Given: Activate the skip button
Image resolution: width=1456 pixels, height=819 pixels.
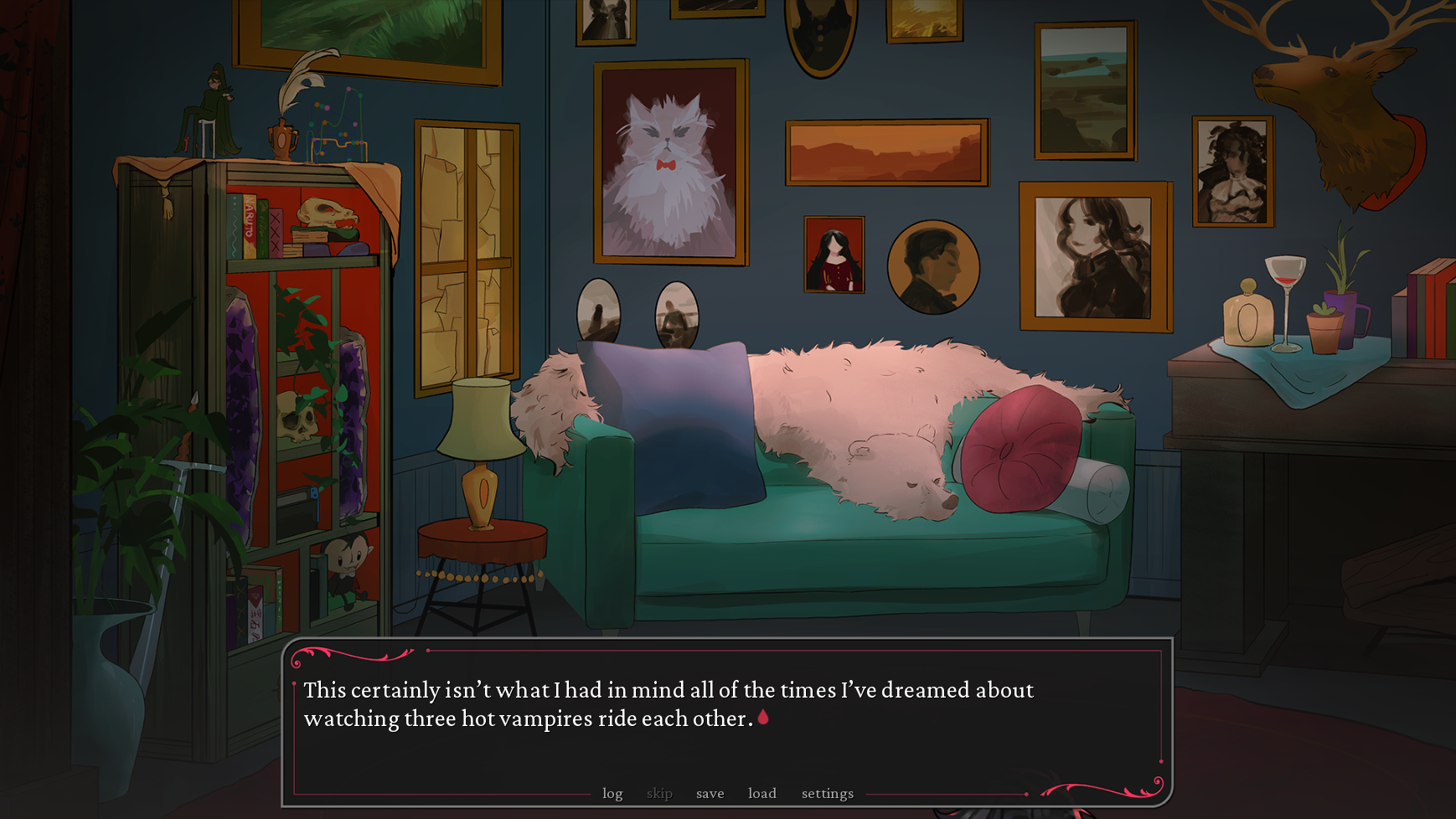Looking at the screenshot, I should (x=659, y=793).
